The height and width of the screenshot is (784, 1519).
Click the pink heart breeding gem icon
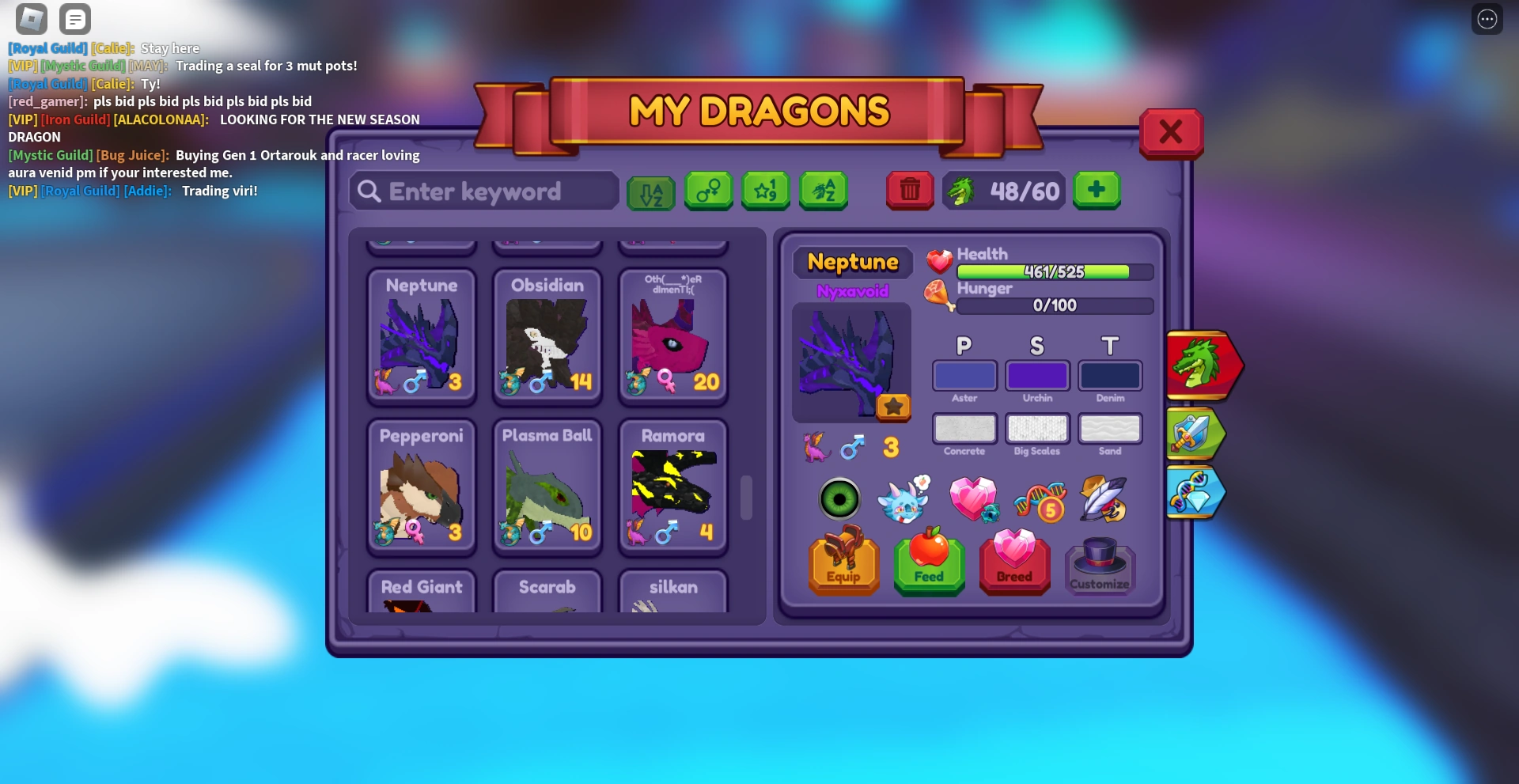tap(975, 498)
